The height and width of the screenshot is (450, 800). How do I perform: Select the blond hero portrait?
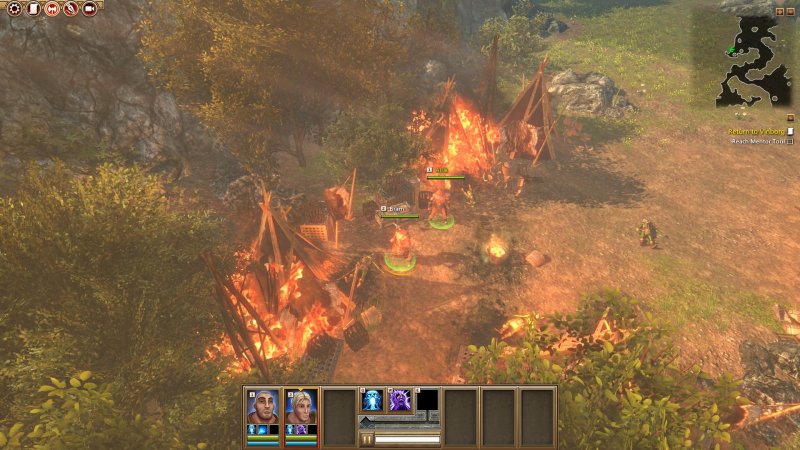(301, 406)
